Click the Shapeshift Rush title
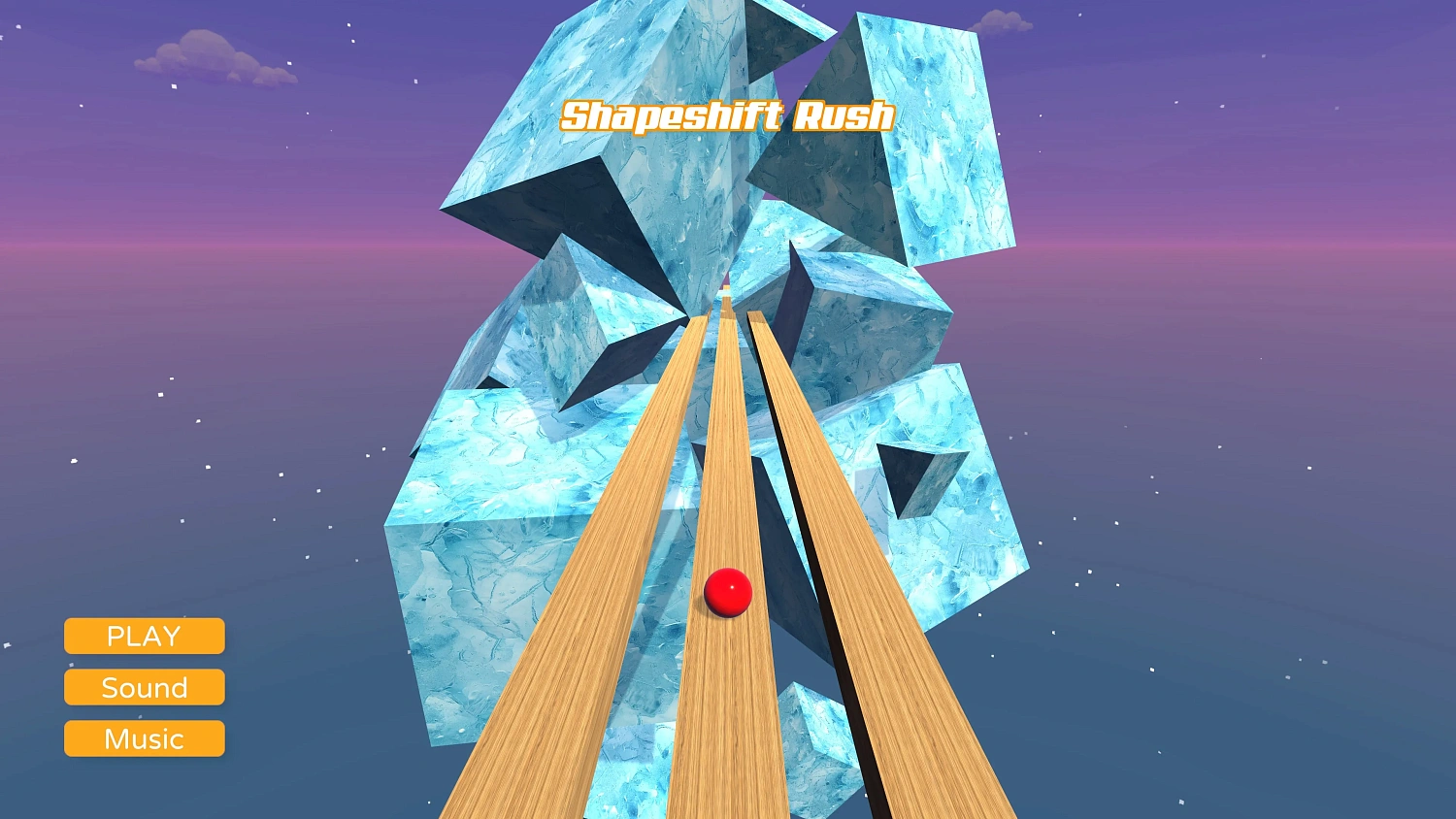The image size is (1456, 819). pos(726,116)
